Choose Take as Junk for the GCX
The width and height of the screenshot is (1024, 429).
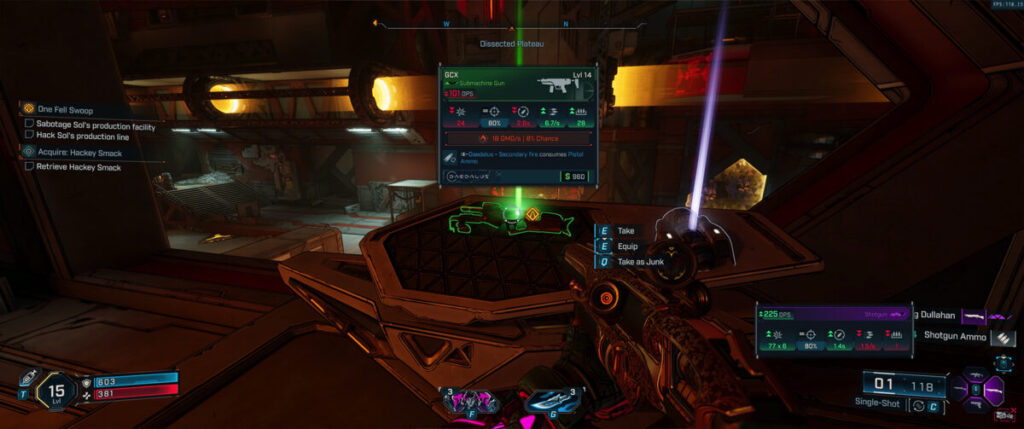point(638,261)
